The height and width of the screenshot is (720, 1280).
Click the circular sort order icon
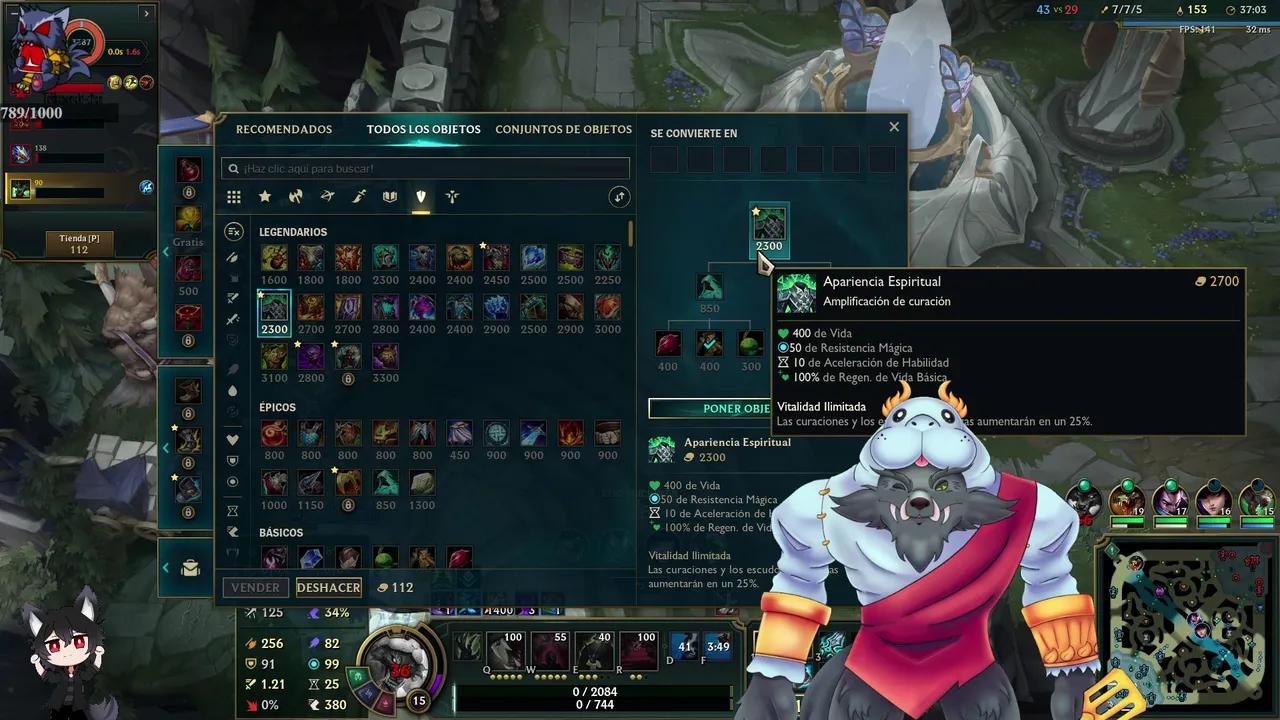click(x=619, y=197)
